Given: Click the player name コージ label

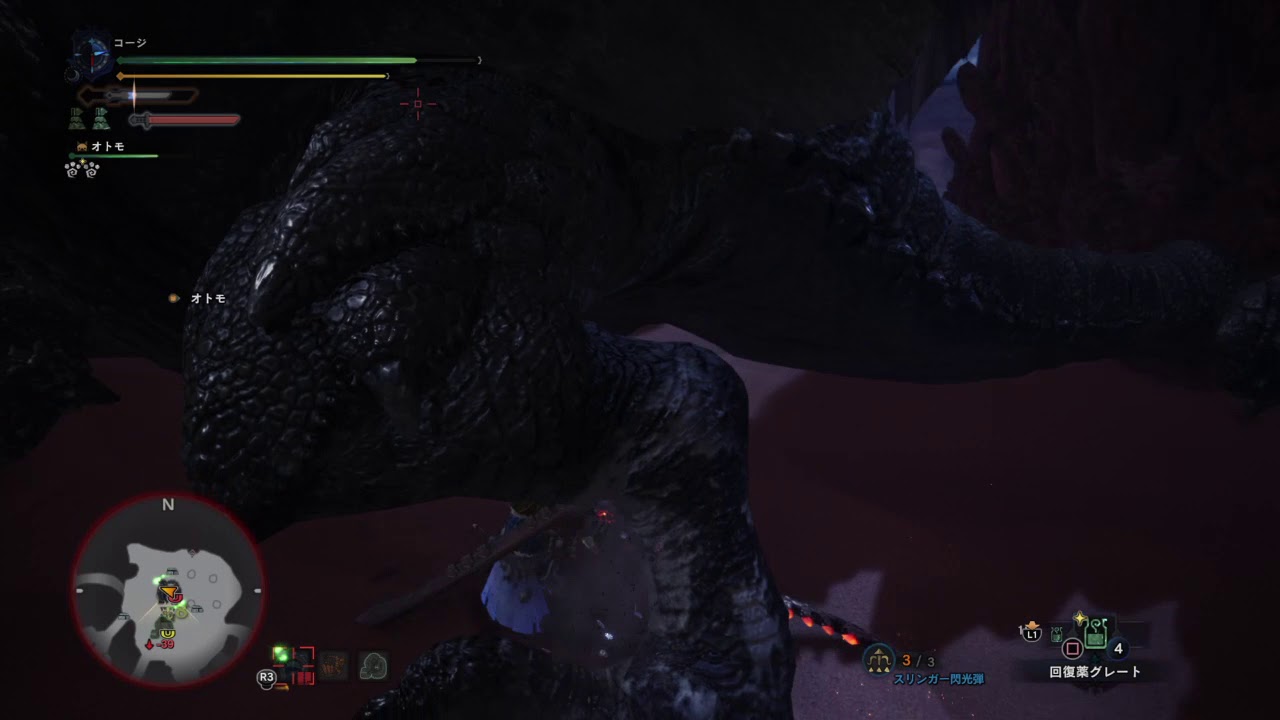Looking at the screenshot, I should pyautogui.click(x=130, y=43).
